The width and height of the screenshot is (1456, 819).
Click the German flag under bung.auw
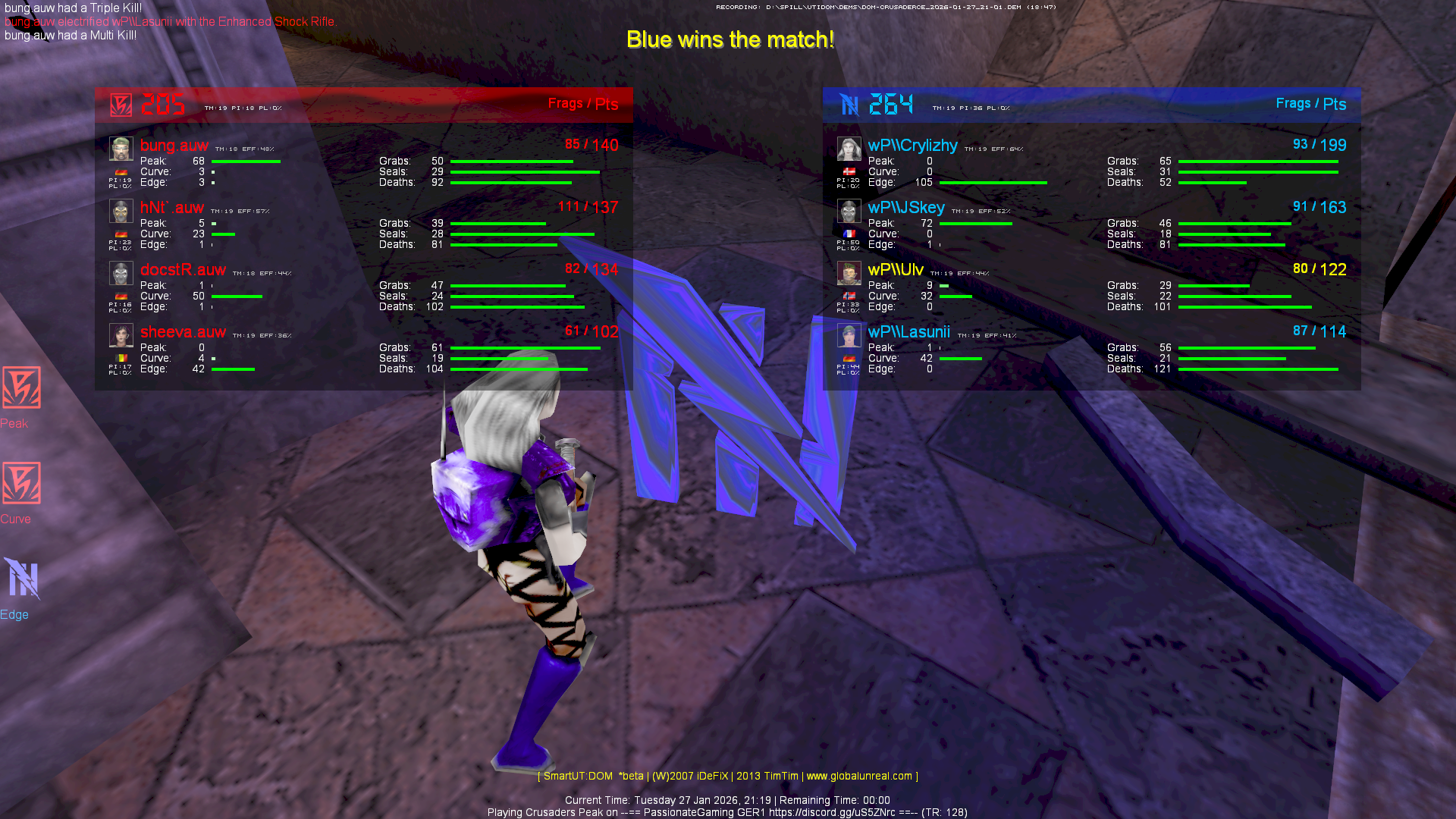click(x=121, y=171)
